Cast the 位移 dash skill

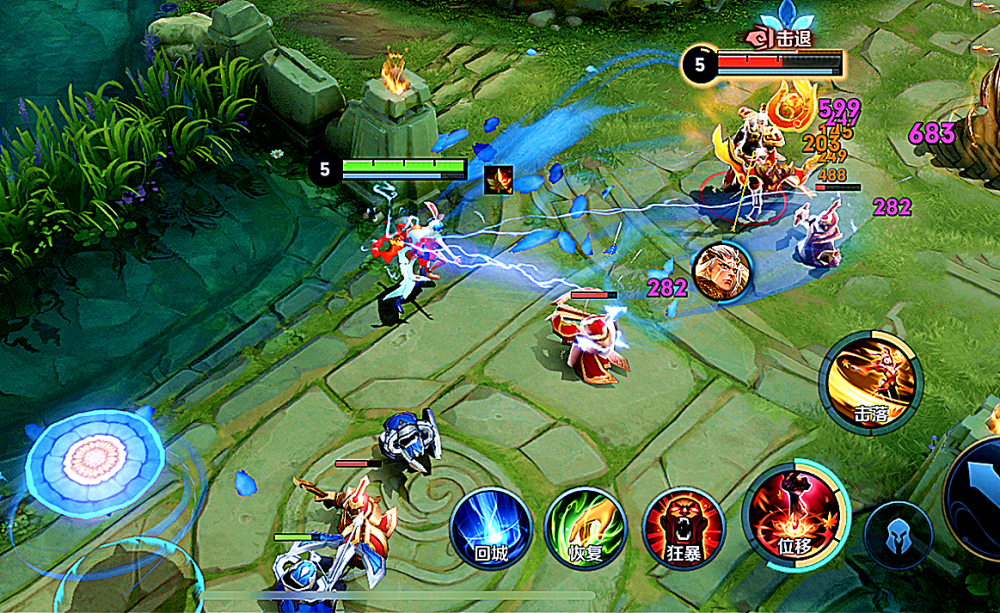pos(795,515)
